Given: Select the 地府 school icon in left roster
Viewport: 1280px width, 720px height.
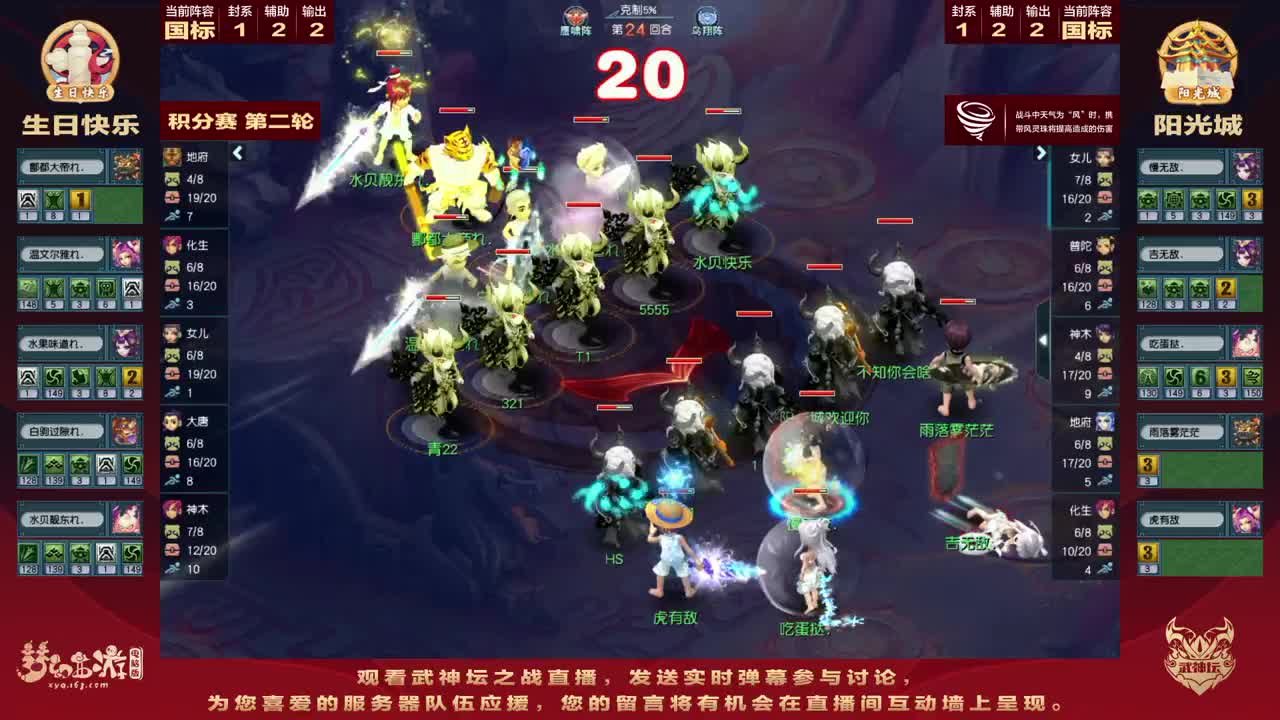Looking at the screenshot, I should (x=172, y=155).
